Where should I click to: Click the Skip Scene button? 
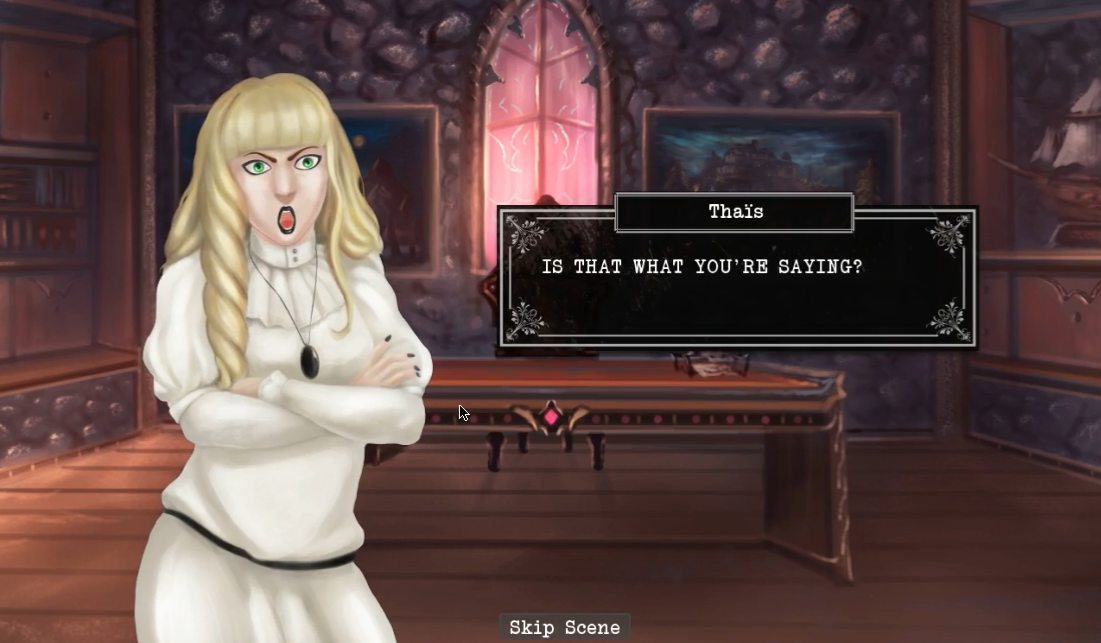[x=564, y=627]
